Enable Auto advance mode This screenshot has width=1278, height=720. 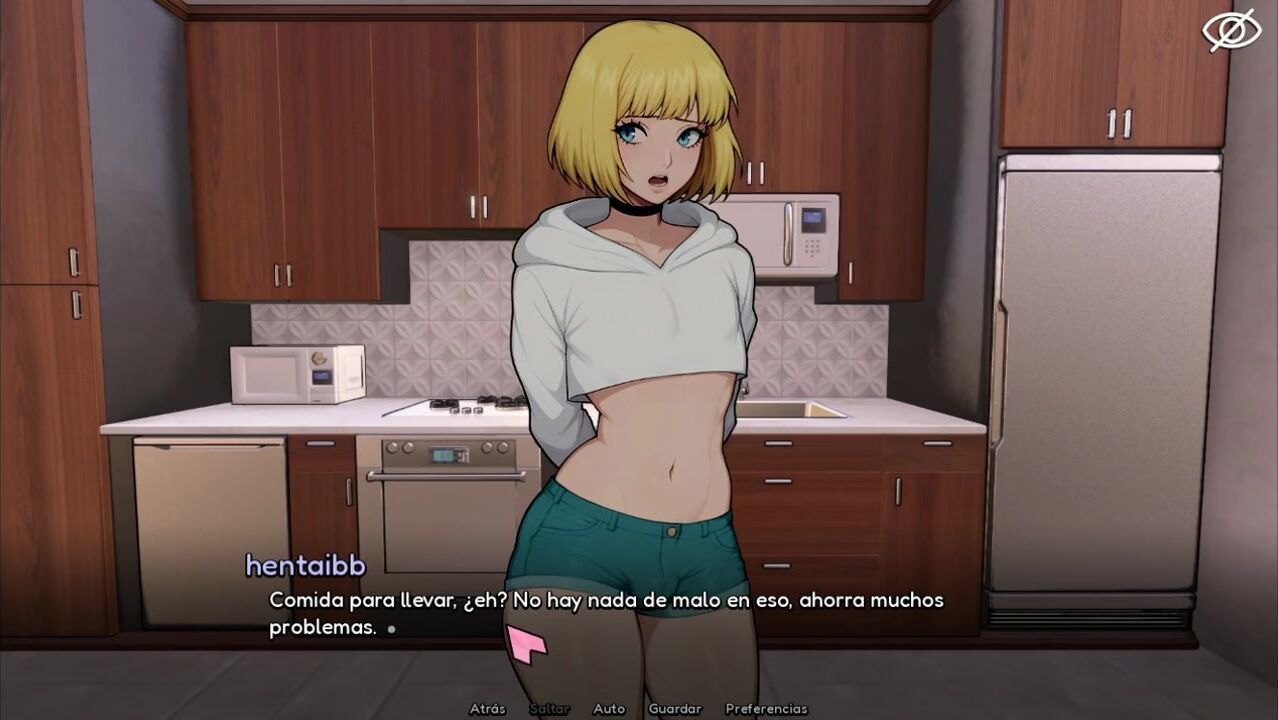click(x=608, y=709)
